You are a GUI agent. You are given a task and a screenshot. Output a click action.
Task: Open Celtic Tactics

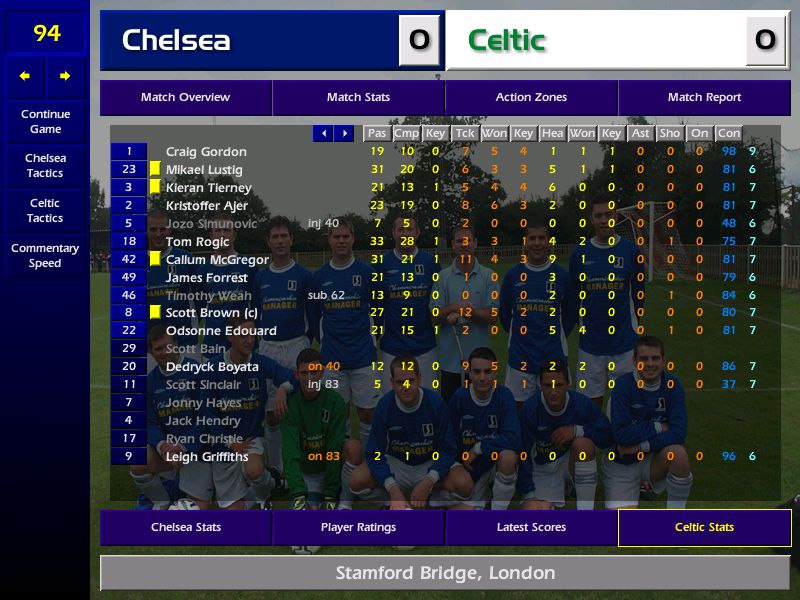pos(45,210)
